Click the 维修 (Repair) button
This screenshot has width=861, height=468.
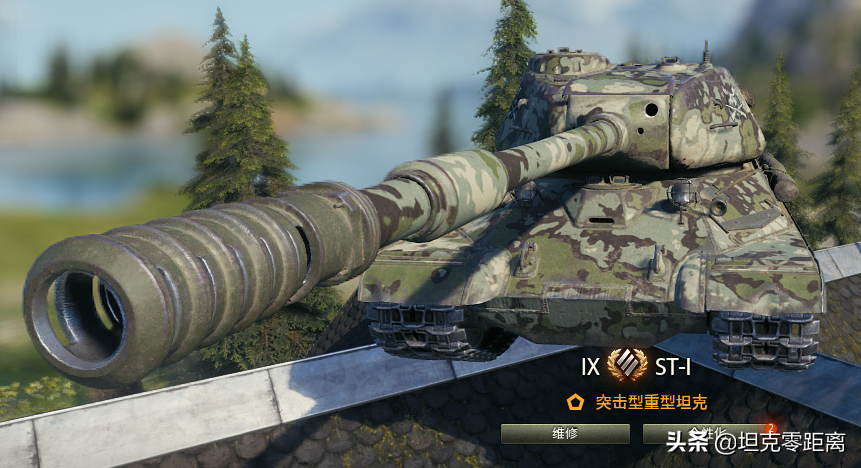coord(565,434)
